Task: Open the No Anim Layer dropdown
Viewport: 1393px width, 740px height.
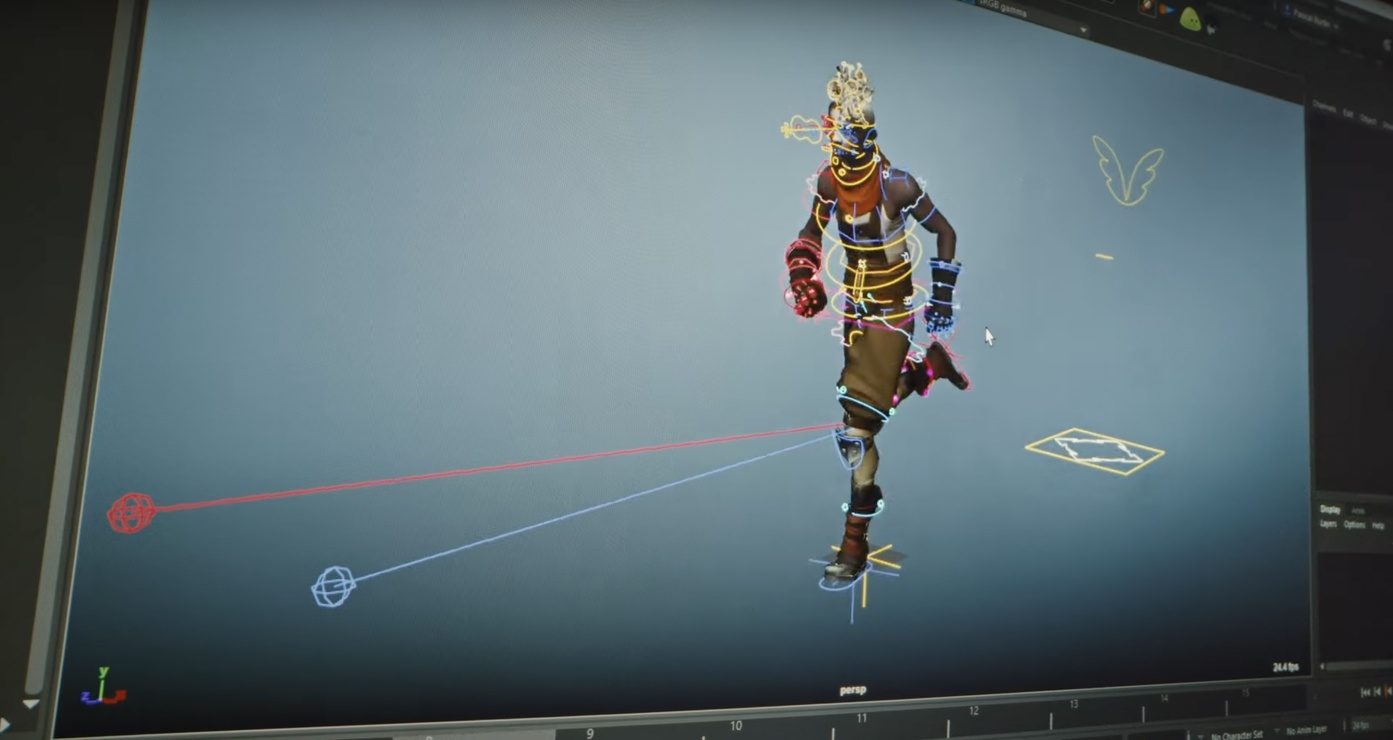Action: [x=1306, y=729]
